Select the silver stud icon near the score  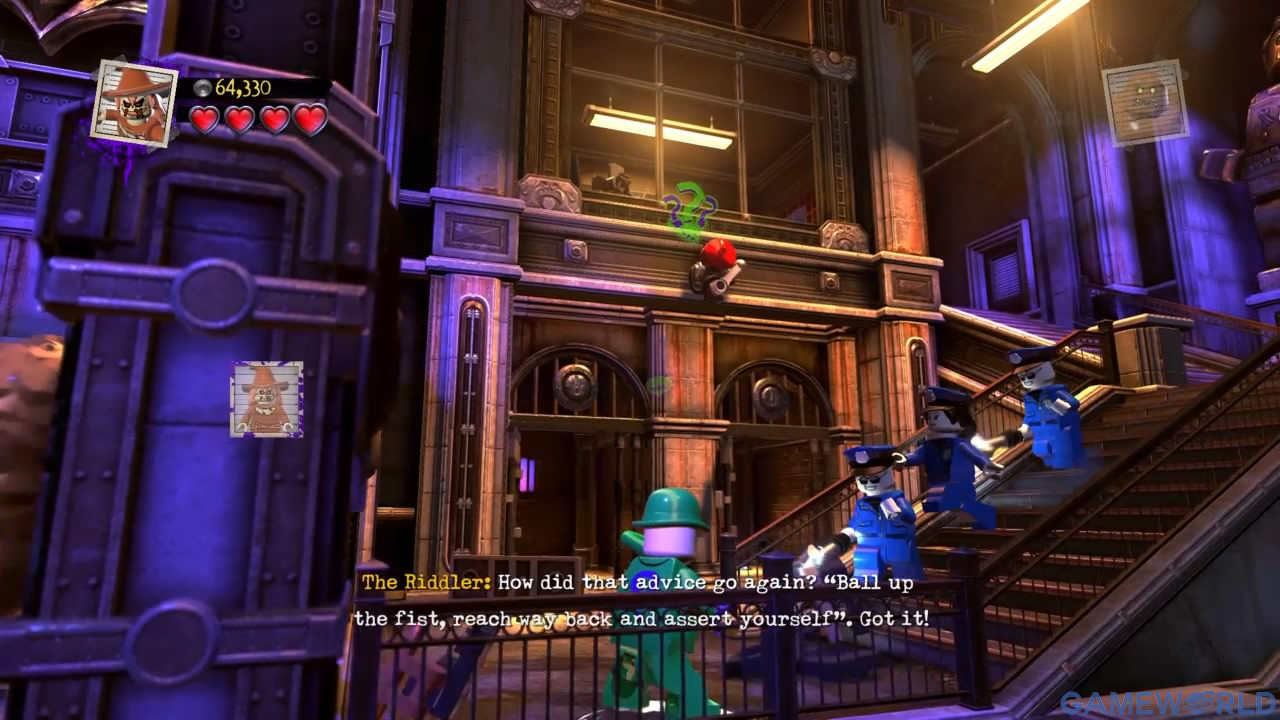click(x=202, y=88)
